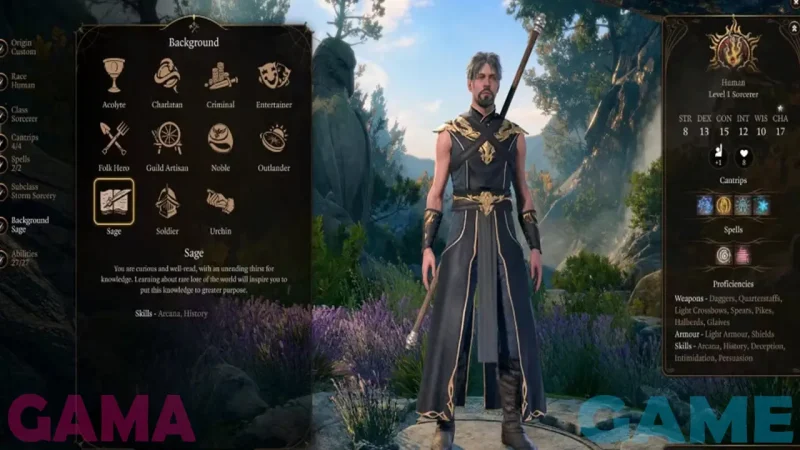Screen dimensions: 800x450
Task: Open the Origin step in sidebar
Action: click(x=22, y=46)
